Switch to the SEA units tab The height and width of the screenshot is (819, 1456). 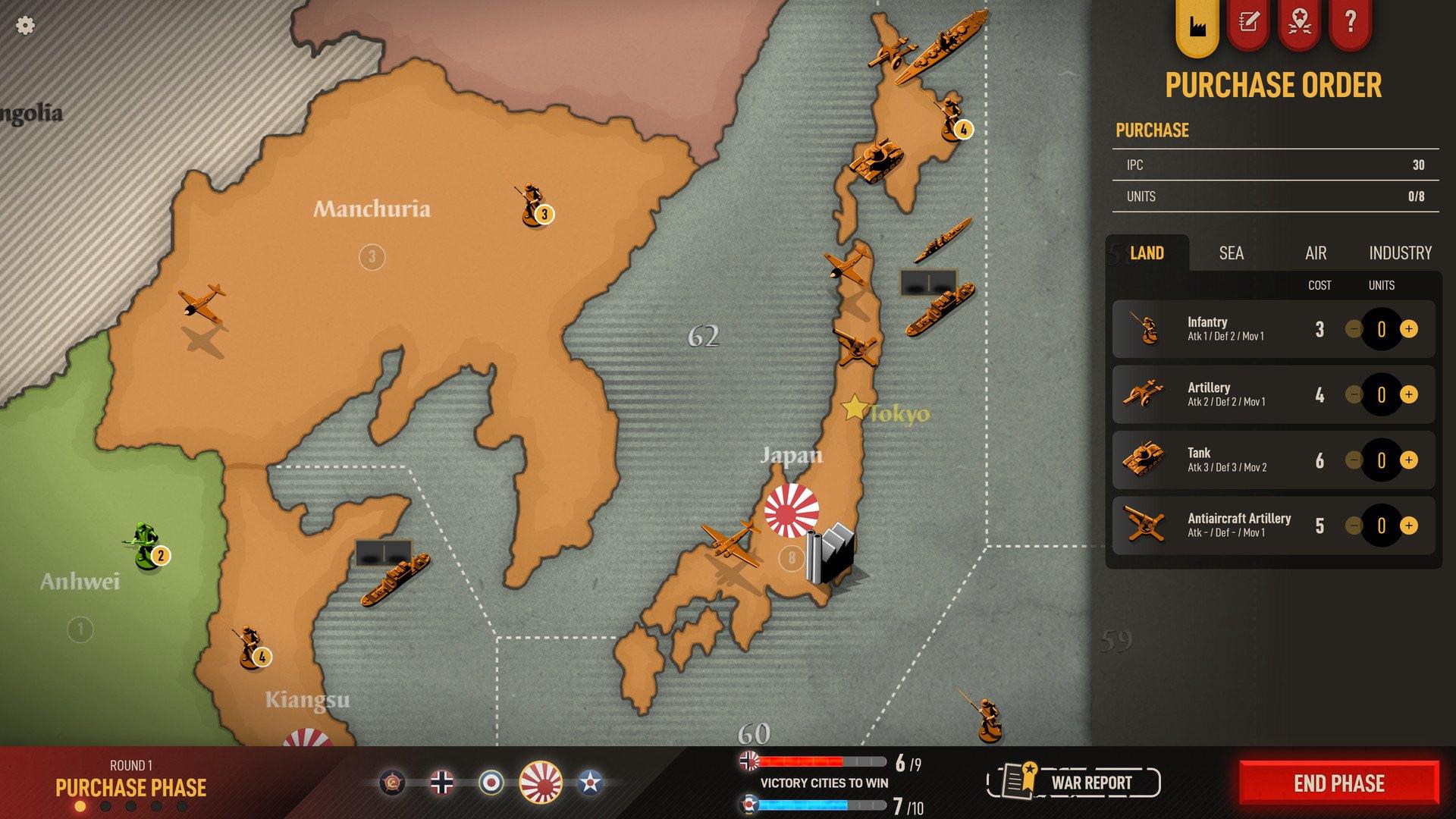pyautogui.click(x=1231, y=253)
